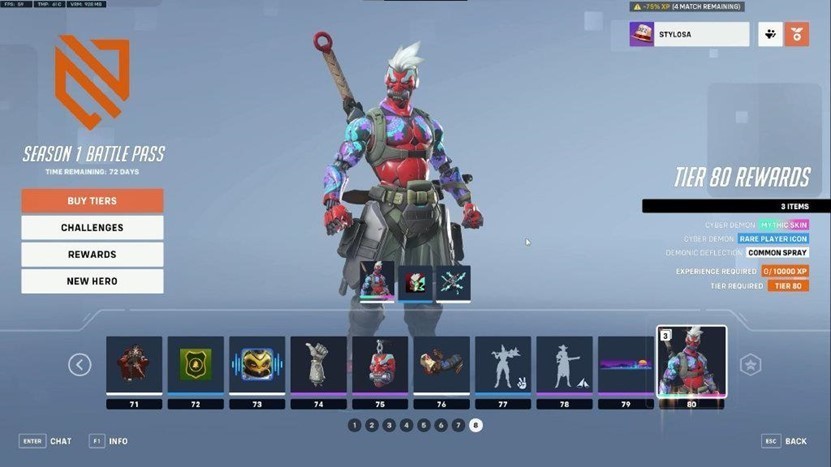Go to the Rewards section
831x467 pixels.
click(92, 255)
